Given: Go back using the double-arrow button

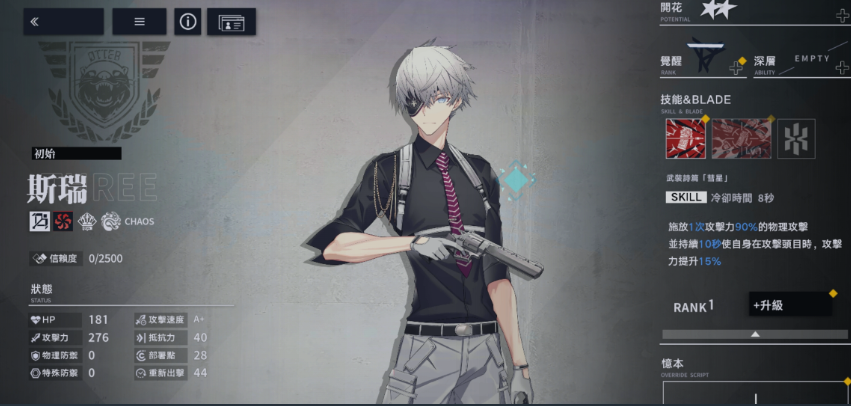Looking at the screenshot, I should click(x=63, y=21).
